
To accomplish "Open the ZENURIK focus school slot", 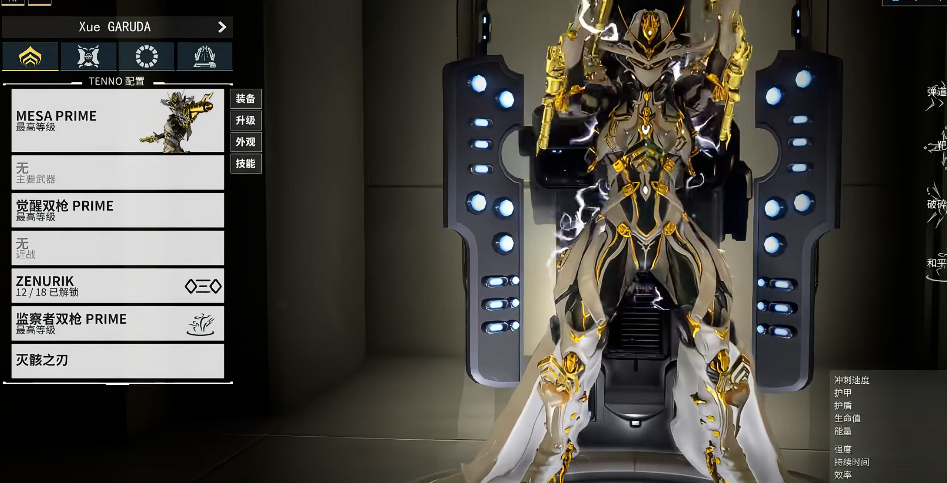I will coord(117,286).
